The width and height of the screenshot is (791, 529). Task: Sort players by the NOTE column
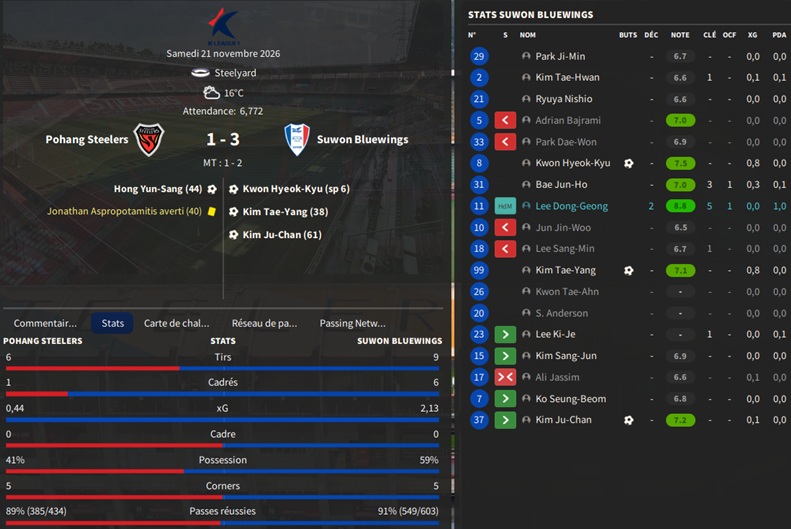click(x=680, y=35)
